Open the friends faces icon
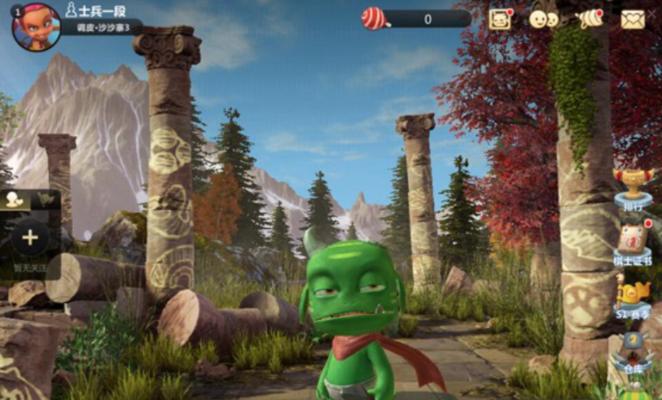 [543, 18]
